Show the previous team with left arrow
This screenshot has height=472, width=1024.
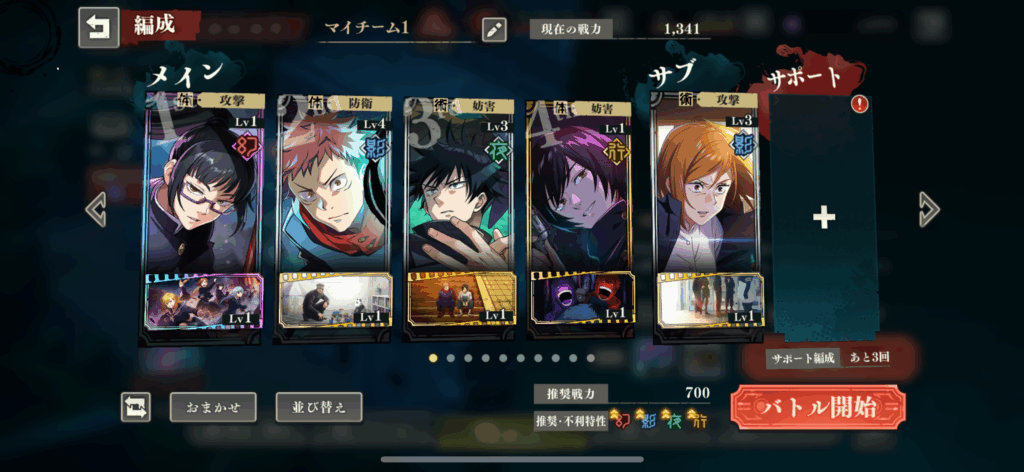pyautogui.click(x=96, y=210)
